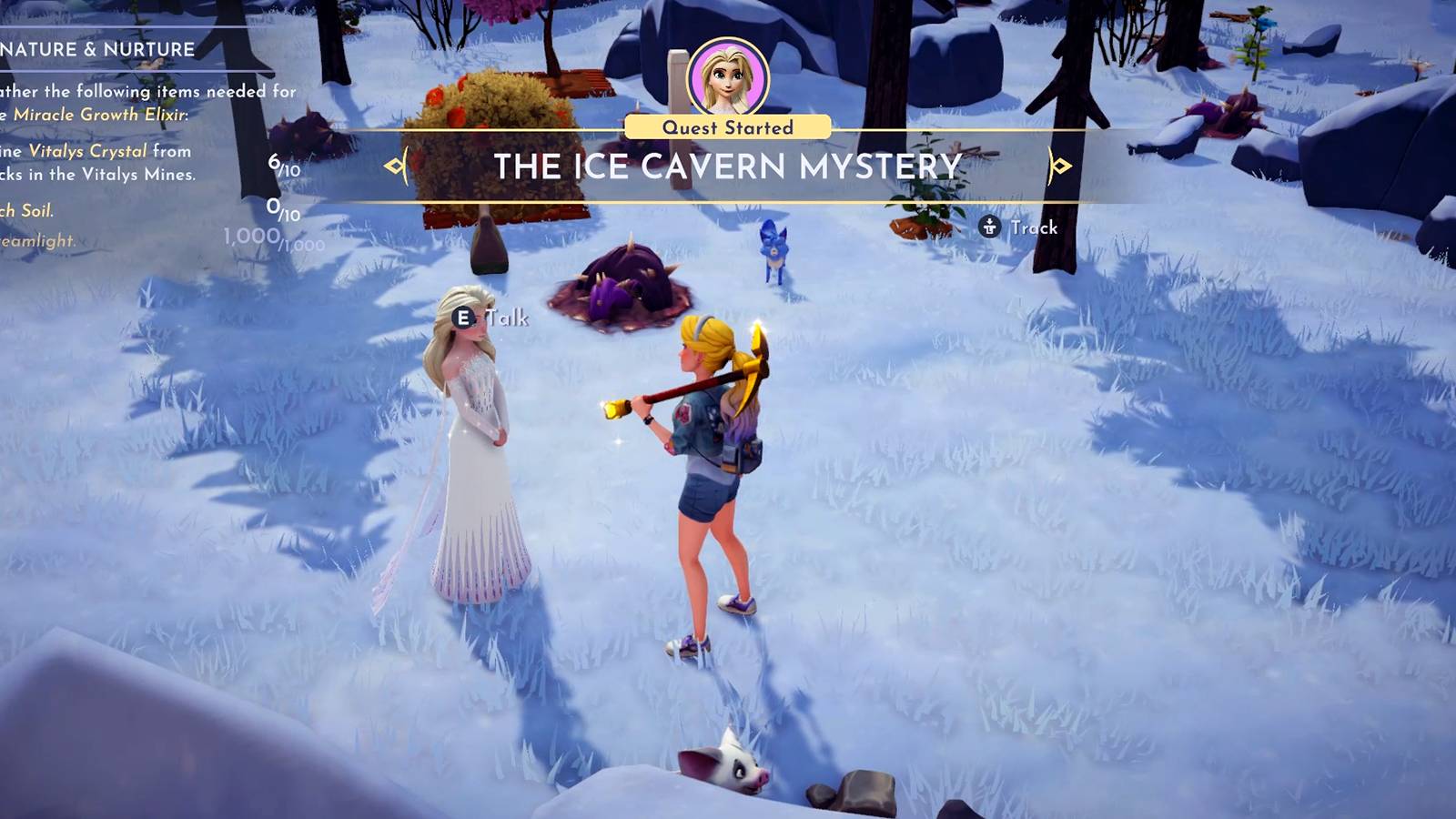This screenshot has height=819, width=1456.
Task: Click the LT controller button icon beside Track
Action: pos(988,227)
